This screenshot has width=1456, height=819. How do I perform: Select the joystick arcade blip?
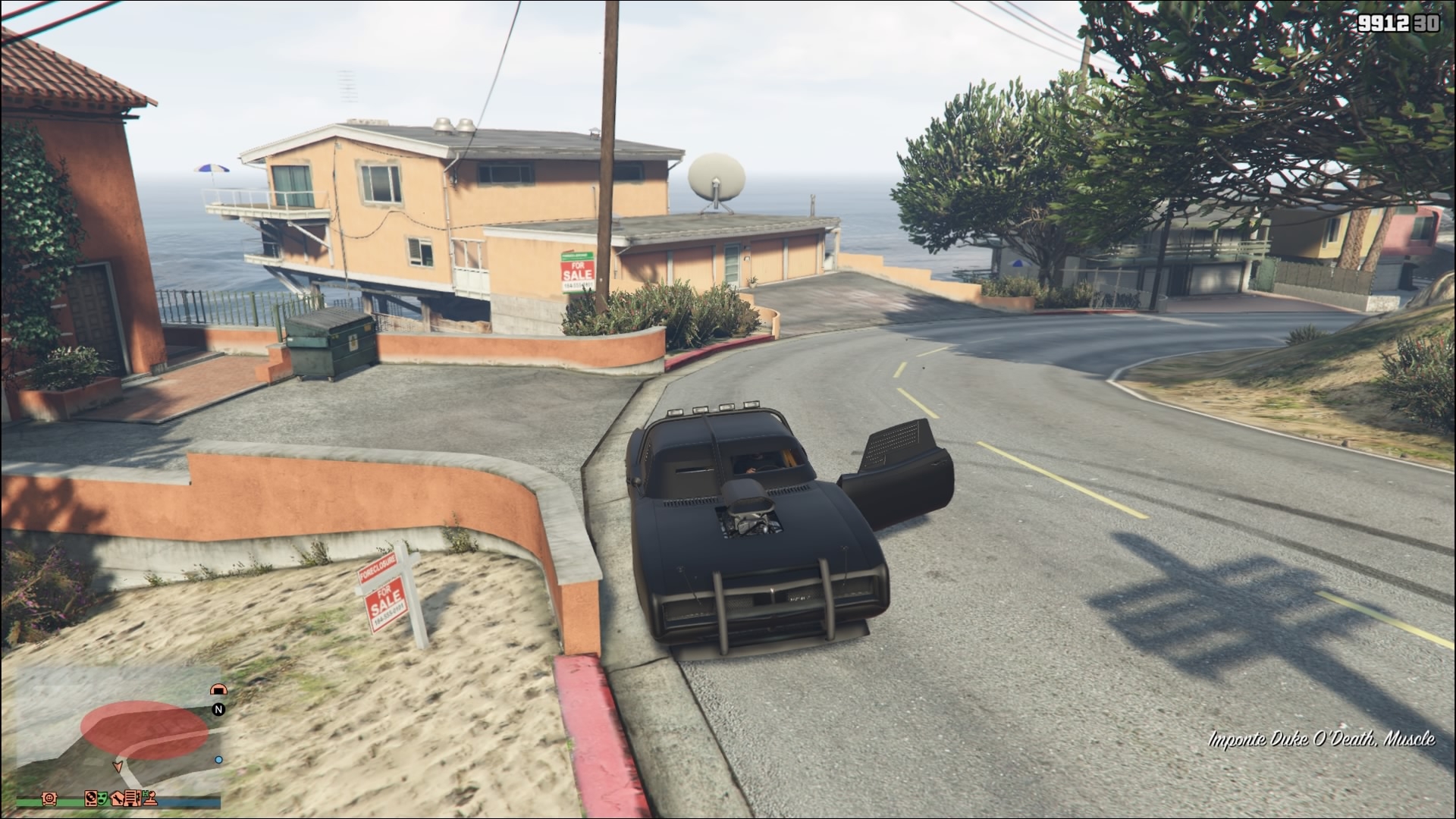click(150, 799)
